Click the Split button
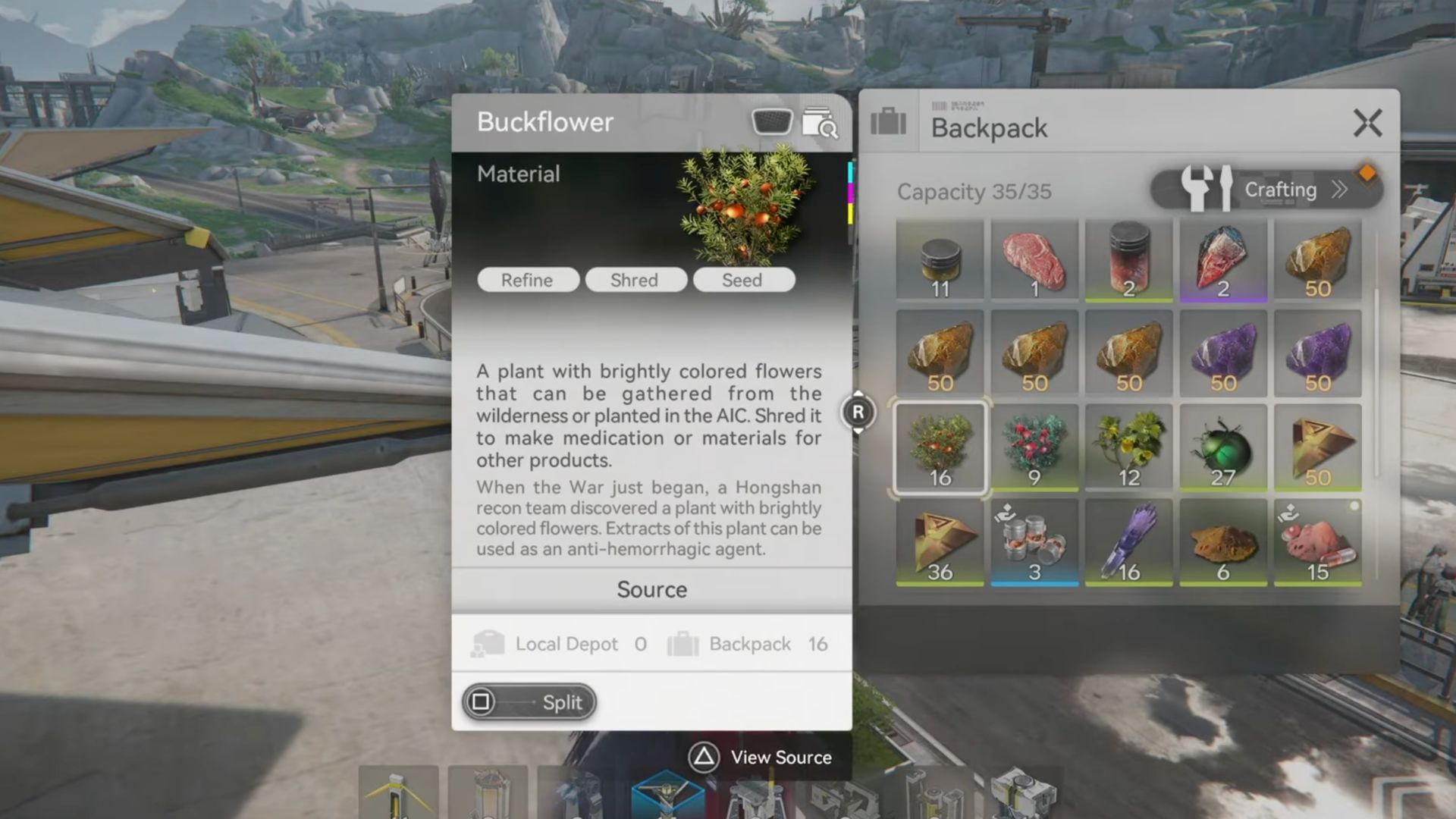 coord(529,701)
